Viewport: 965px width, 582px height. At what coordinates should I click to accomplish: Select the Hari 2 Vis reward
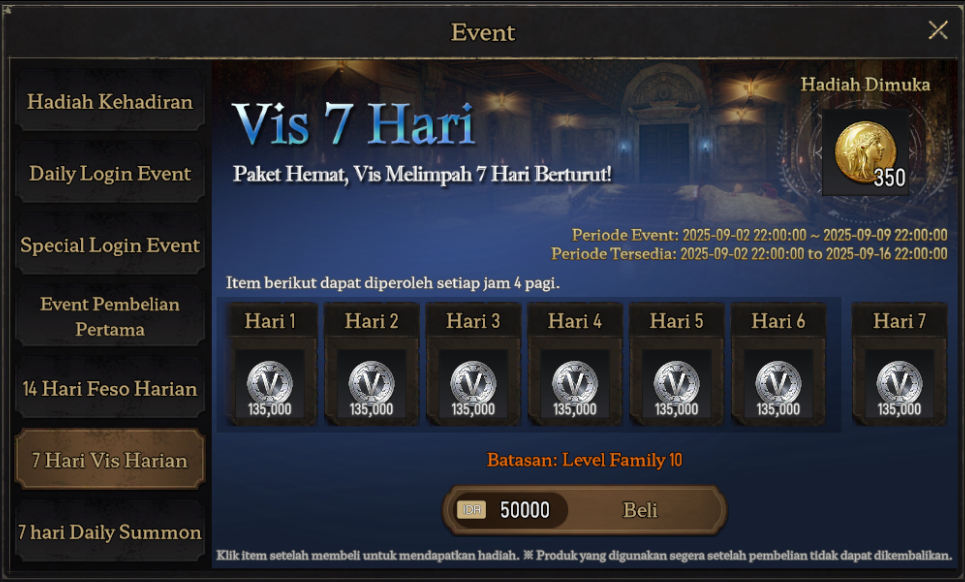(372, 383)
